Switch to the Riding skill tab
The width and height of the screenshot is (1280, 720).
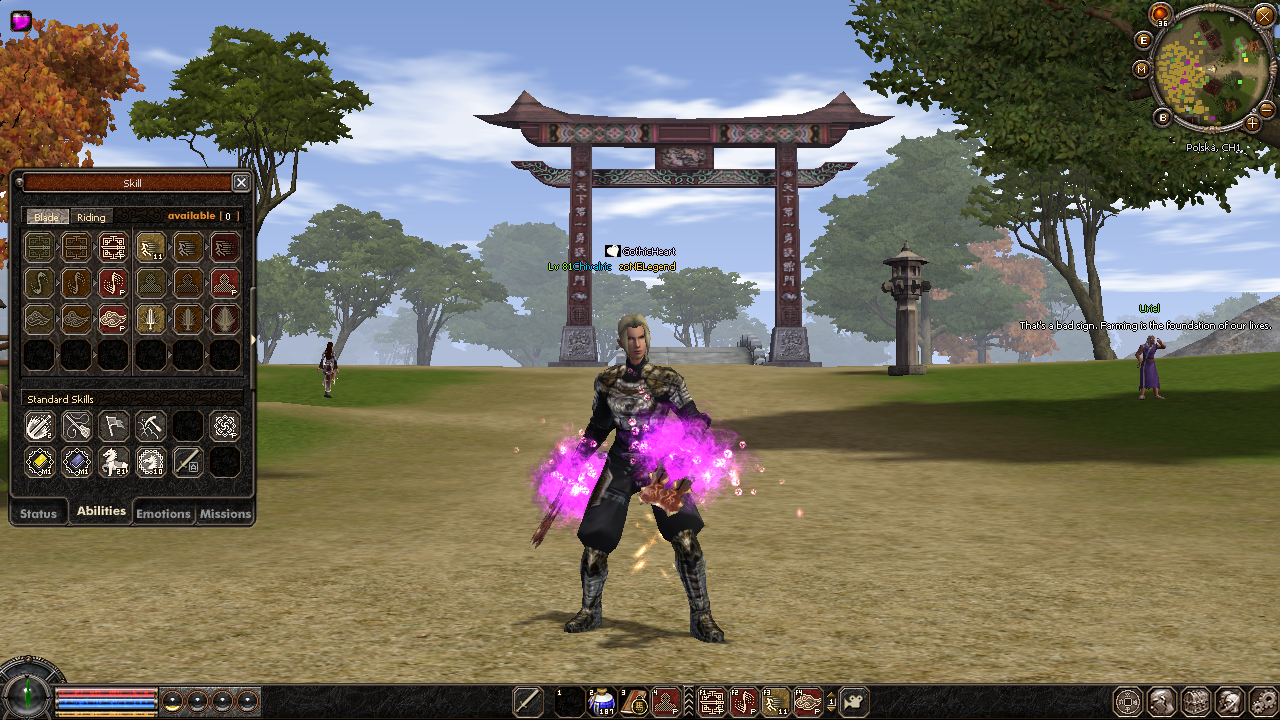pyautogui.click(x=91, y=217)
